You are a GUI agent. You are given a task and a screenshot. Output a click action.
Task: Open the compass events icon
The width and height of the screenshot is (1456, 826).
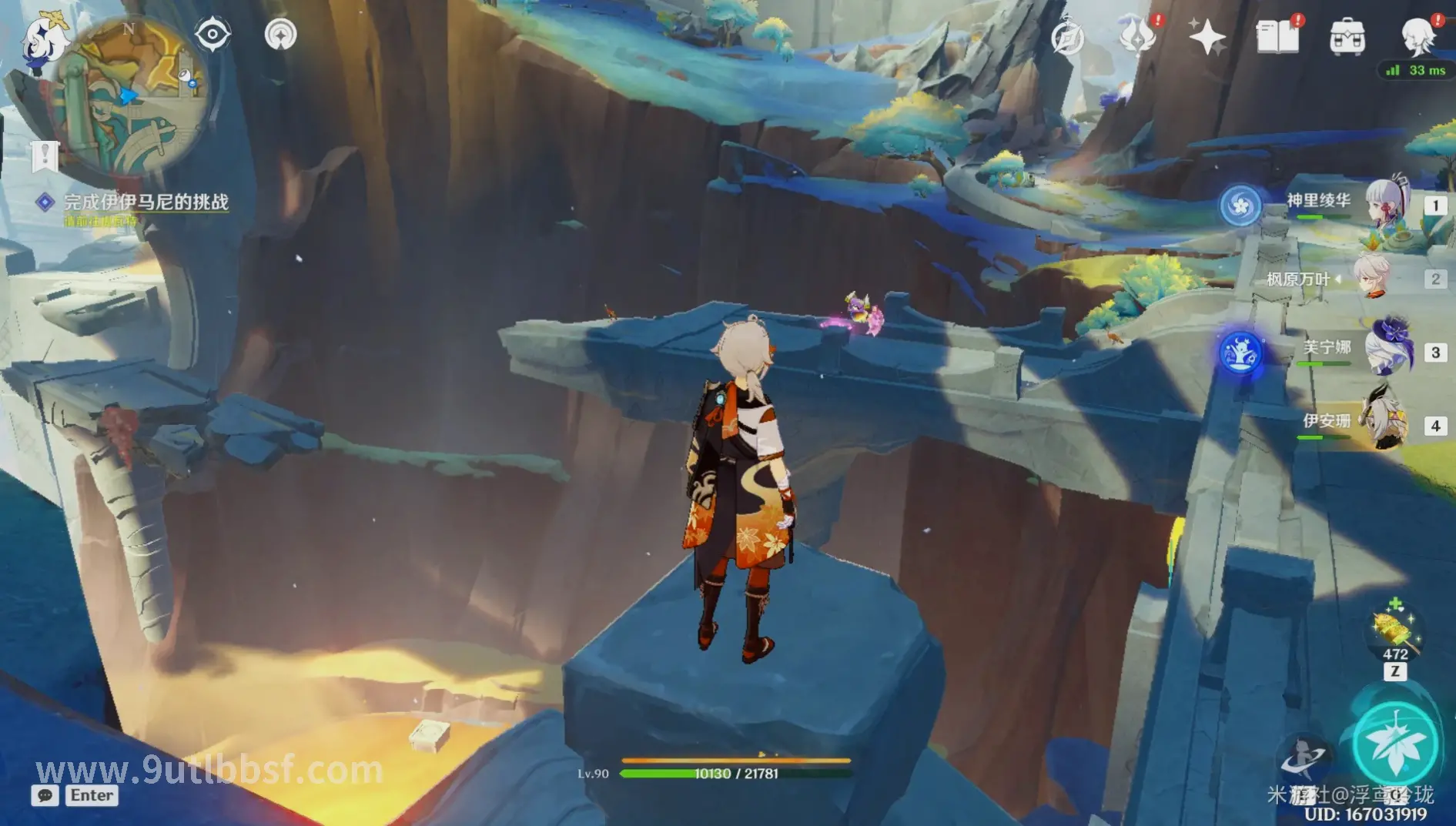point(1068,38)
